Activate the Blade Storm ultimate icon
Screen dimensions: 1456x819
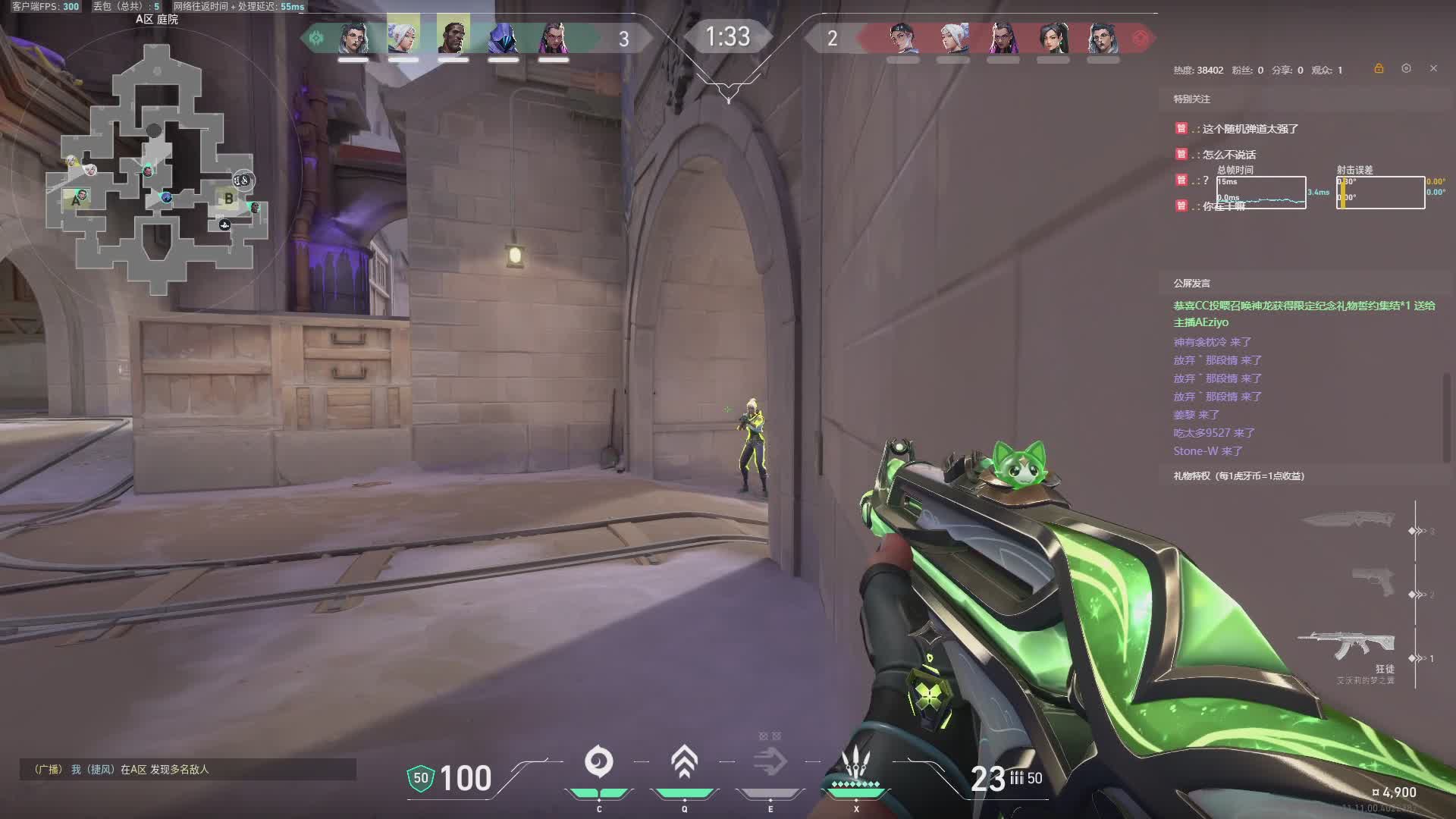(855, 762)
